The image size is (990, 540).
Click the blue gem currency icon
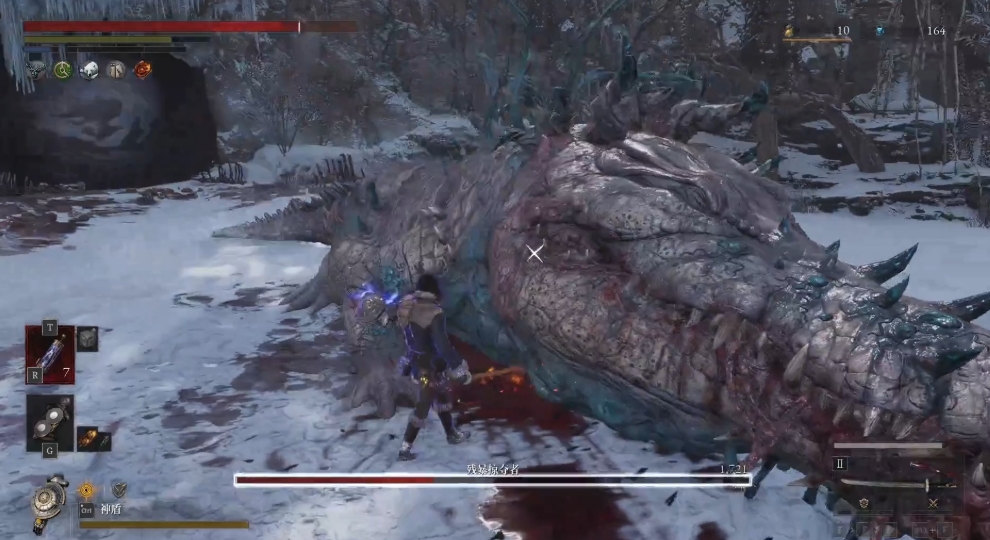coord(880,32)
